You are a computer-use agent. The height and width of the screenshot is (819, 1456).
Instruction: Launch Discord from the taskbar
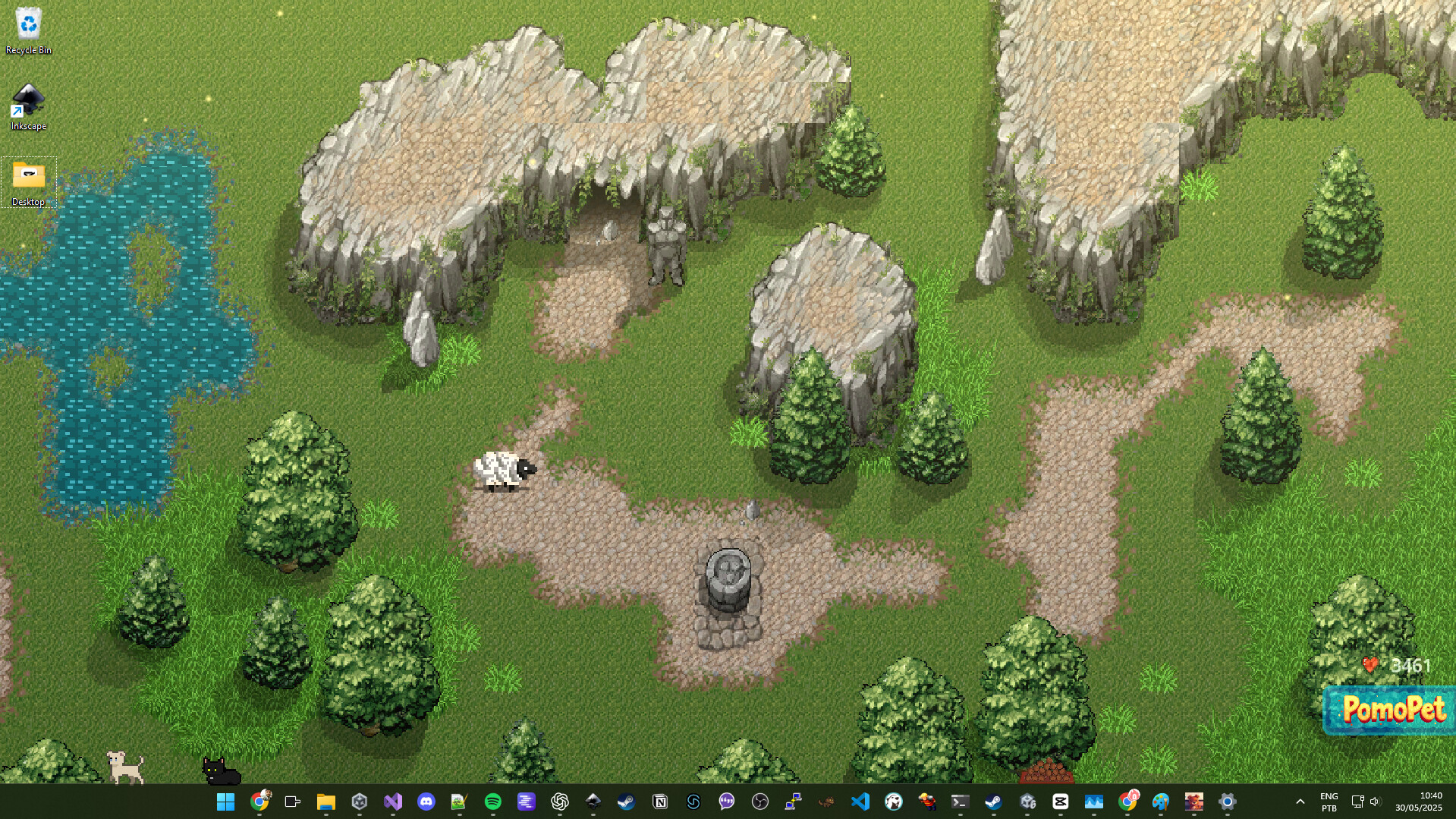[x=426, y=802]
